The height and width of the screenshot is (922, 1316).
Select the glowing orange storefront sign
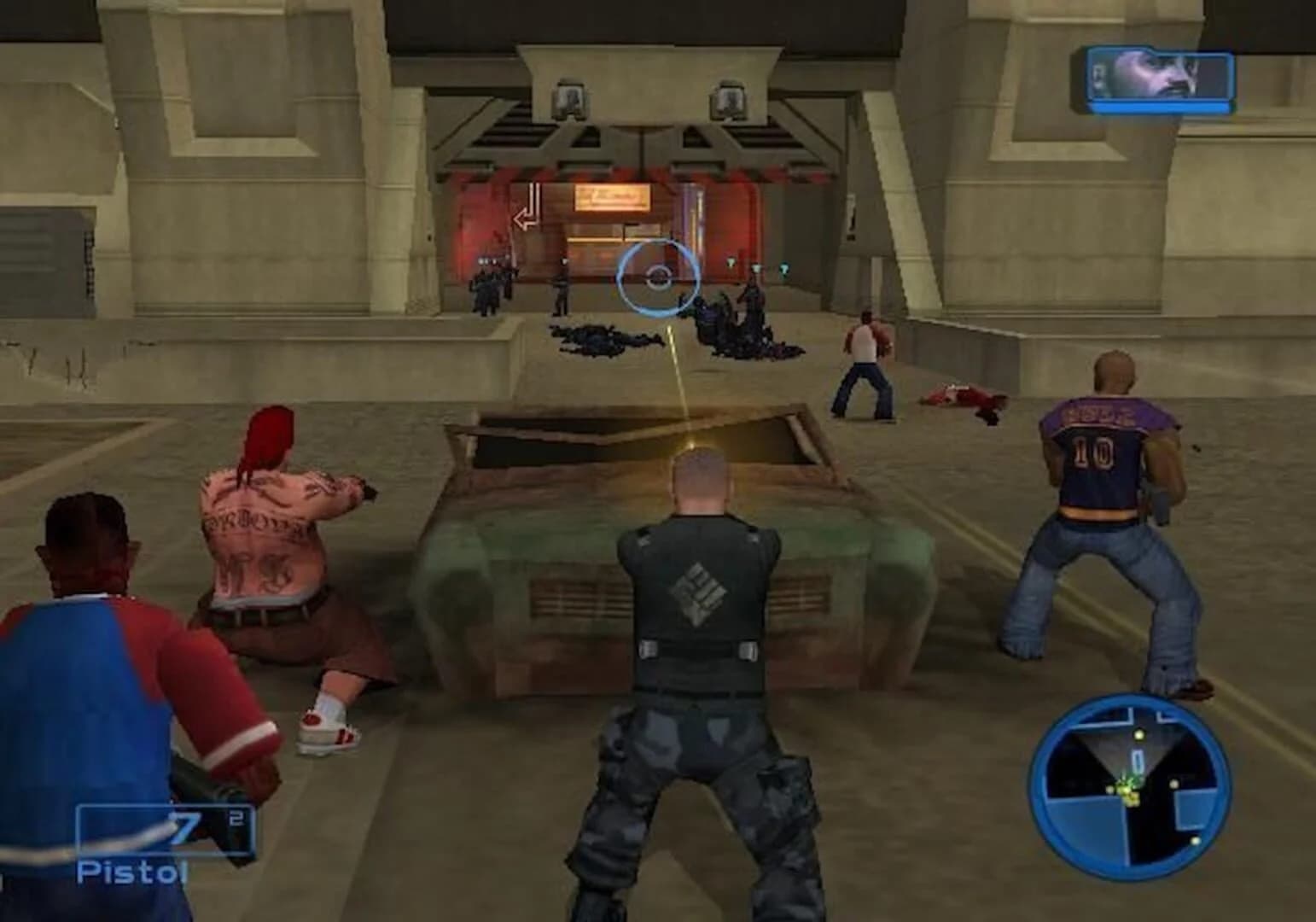click(x=613, y=197)
